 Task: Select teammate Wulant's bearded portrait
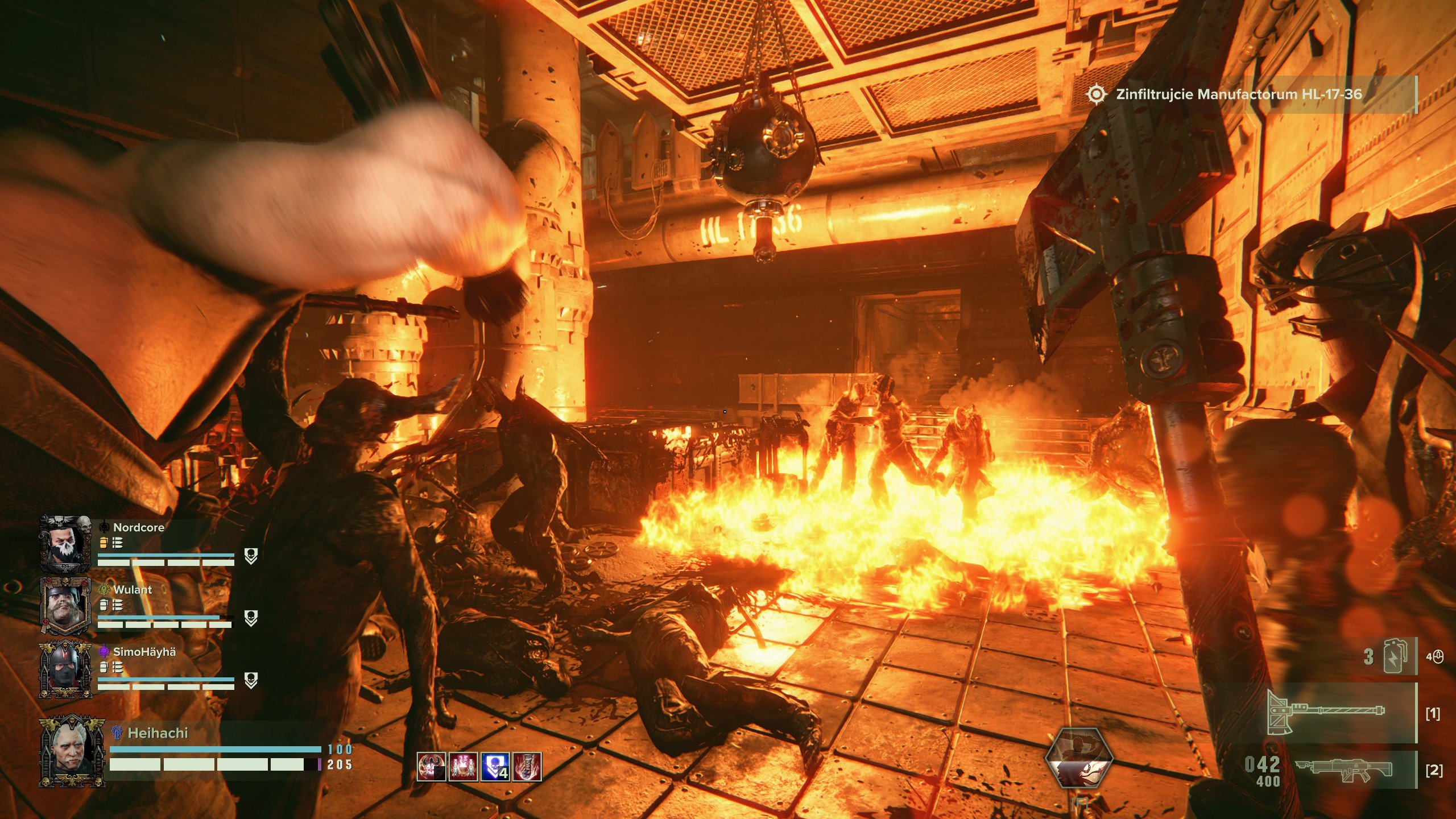65,606
